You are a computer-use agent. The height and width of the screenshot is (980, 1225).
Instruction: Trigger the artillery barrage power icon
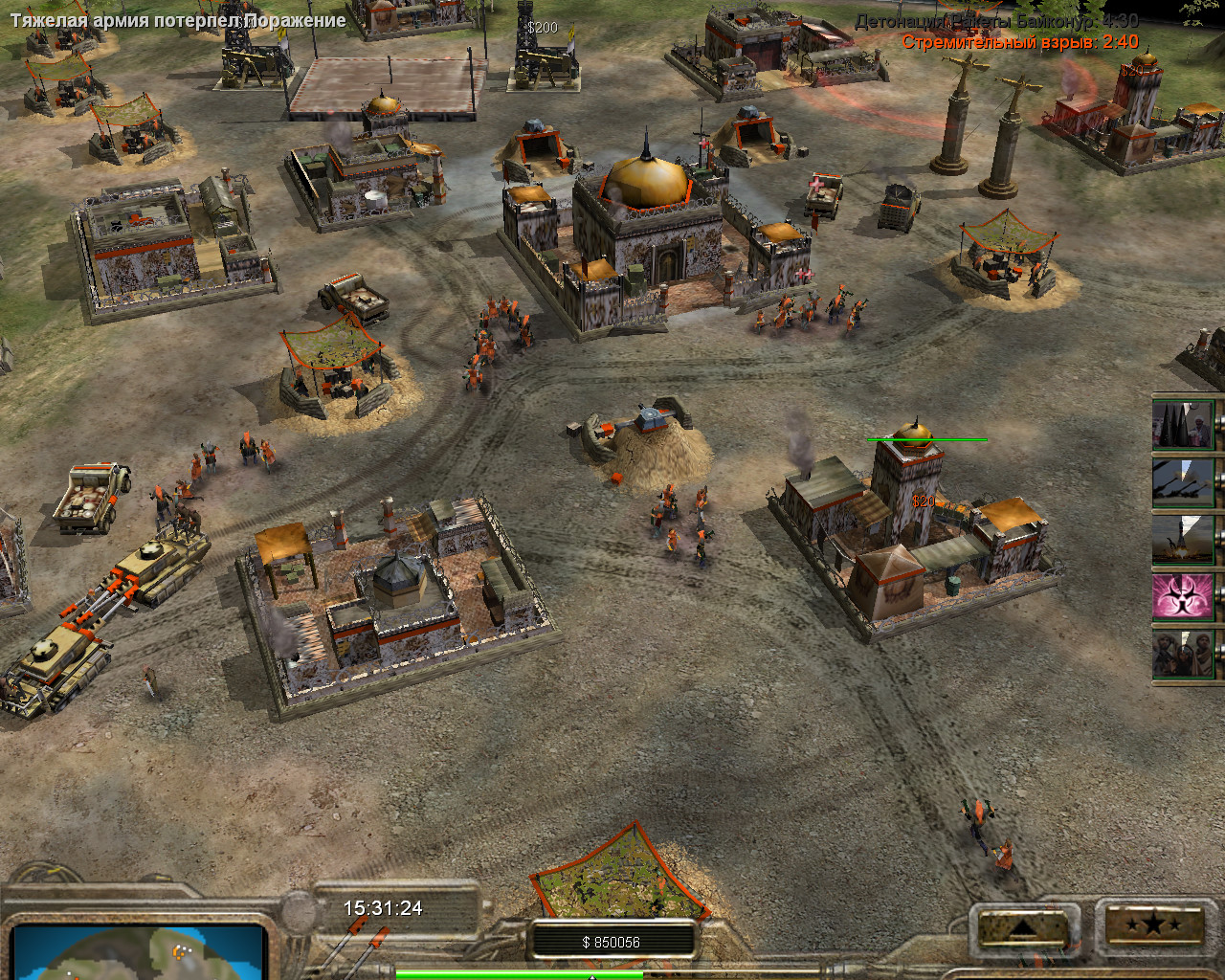[x=1184, y=482]
